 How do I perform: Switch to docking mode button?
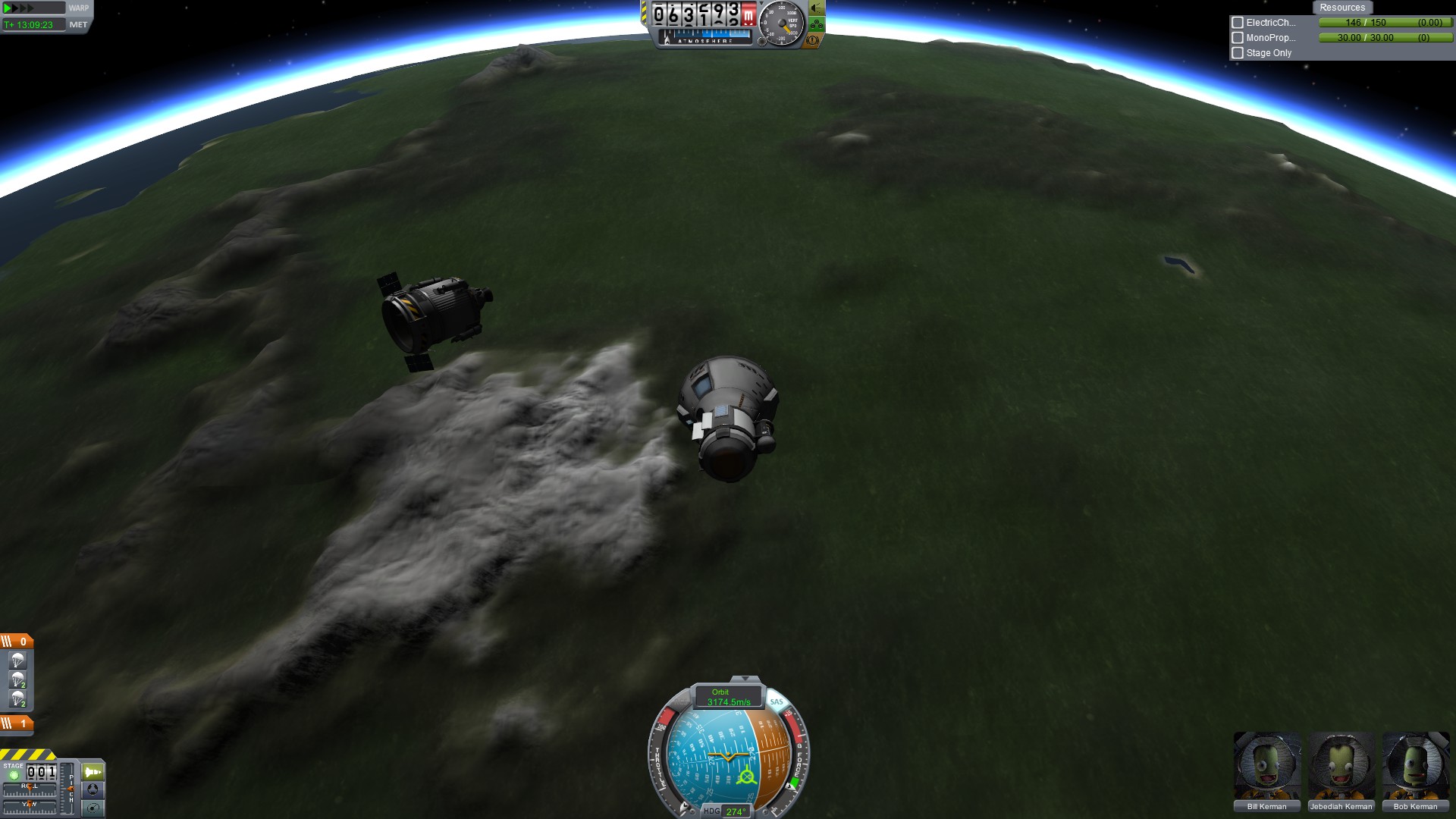[x=93, y=789]
